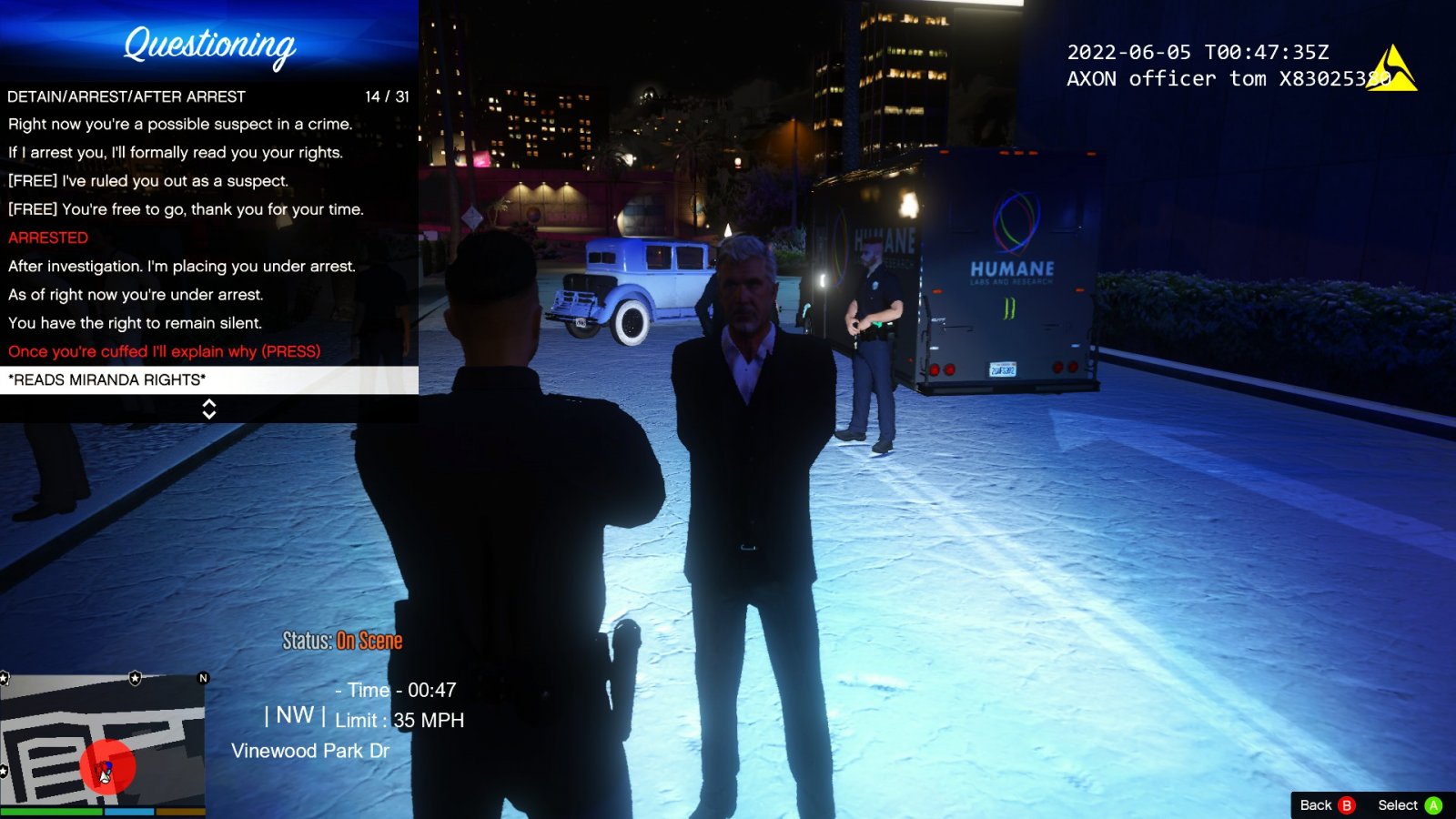Choose "As of right now you're under arrest"
This screenshot has height=819, width=1456.
pos(136,294)
